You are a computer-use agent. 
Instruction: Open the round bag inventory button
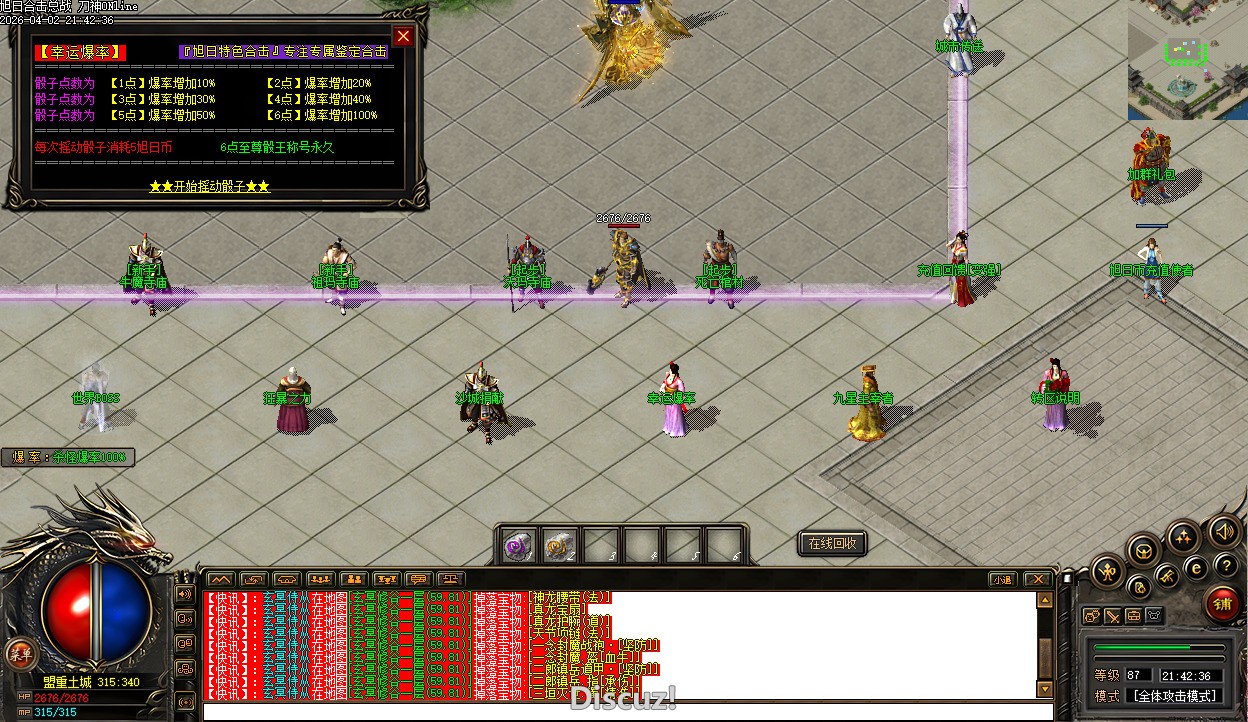pyautogui.click(x=1138, y=587)
